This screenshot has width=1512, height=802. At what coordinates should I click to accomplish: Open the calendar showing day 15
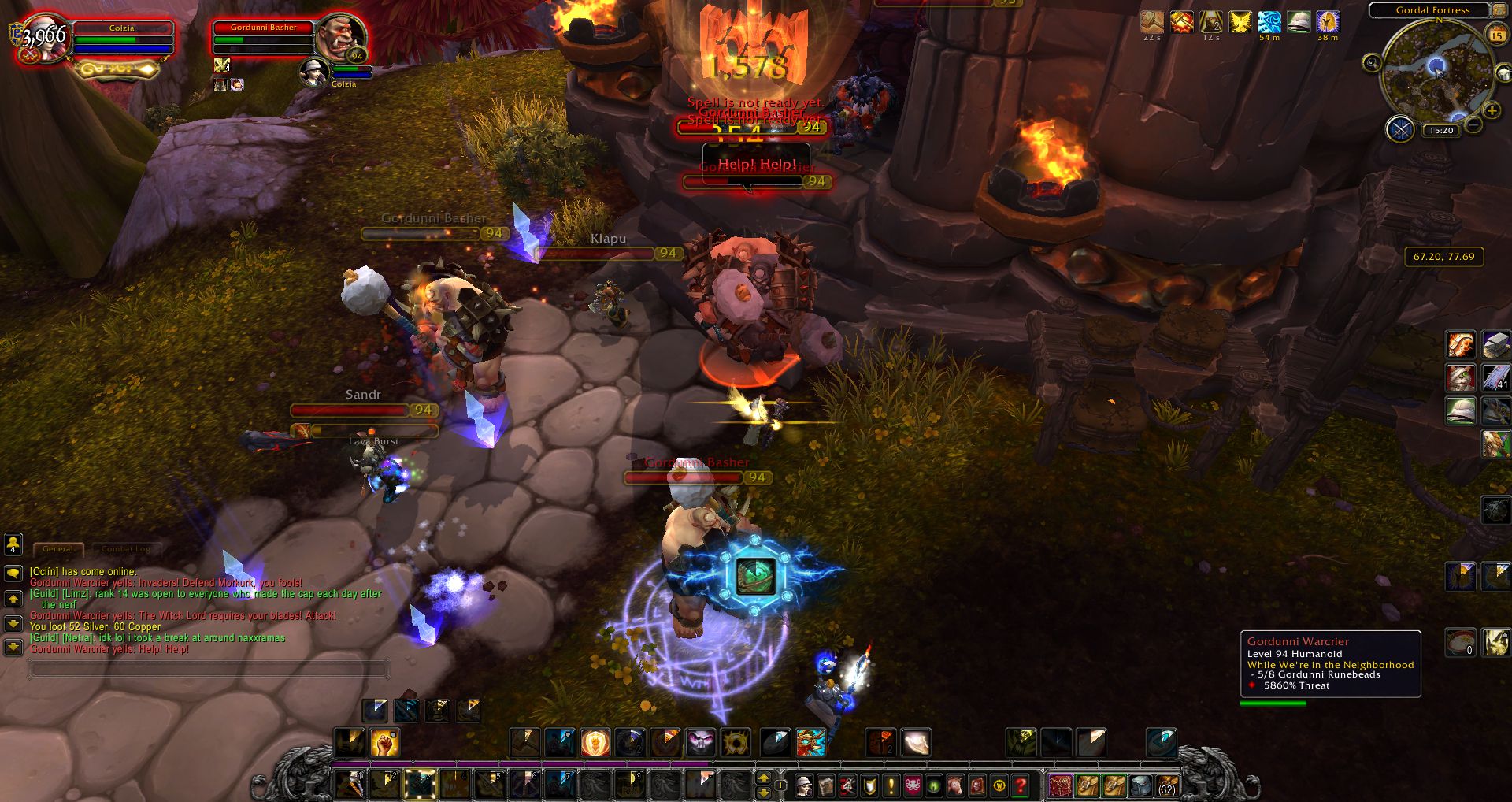[x=1496, y=35]
